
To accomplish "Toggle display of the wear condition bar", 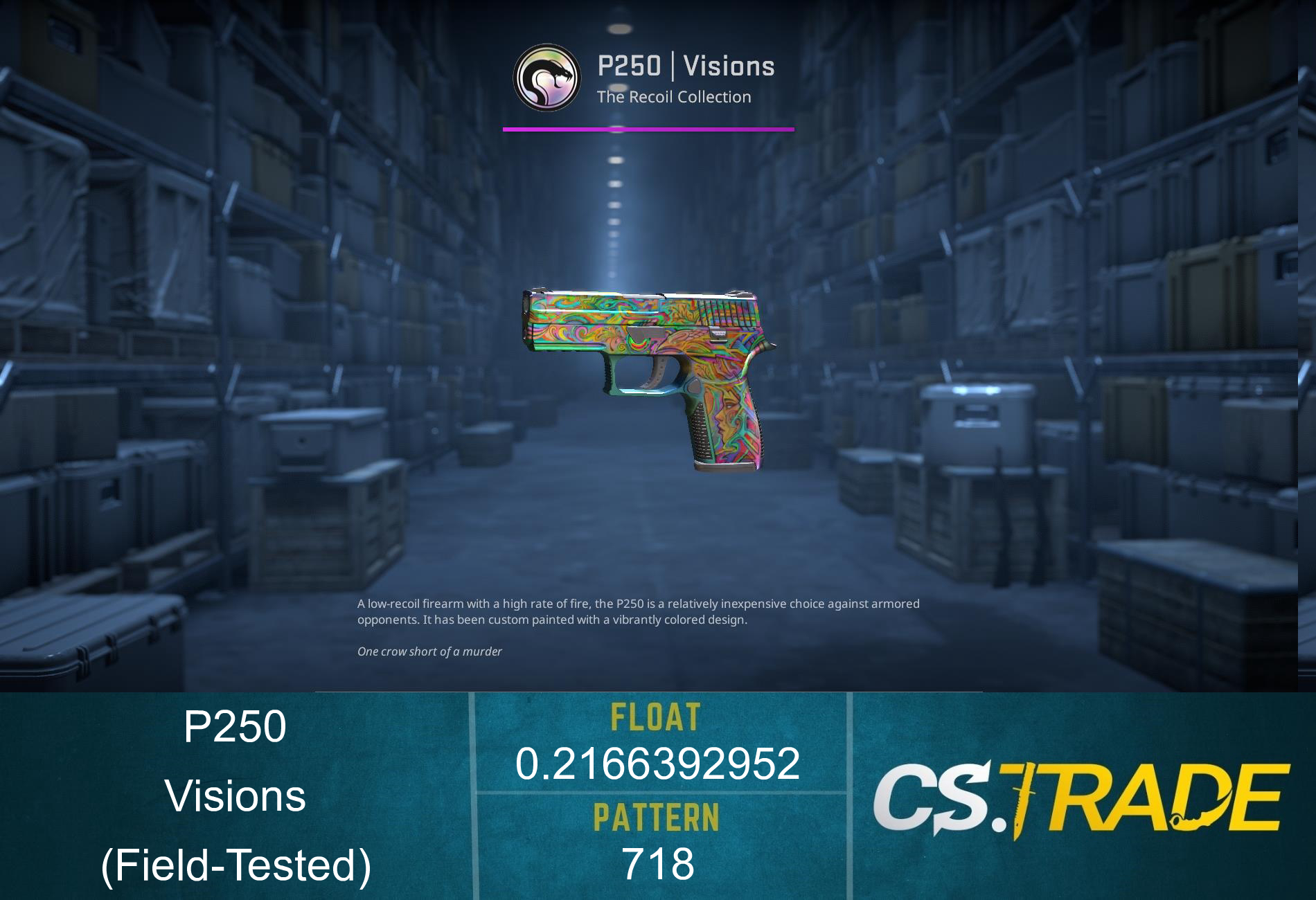I will 648,128.
